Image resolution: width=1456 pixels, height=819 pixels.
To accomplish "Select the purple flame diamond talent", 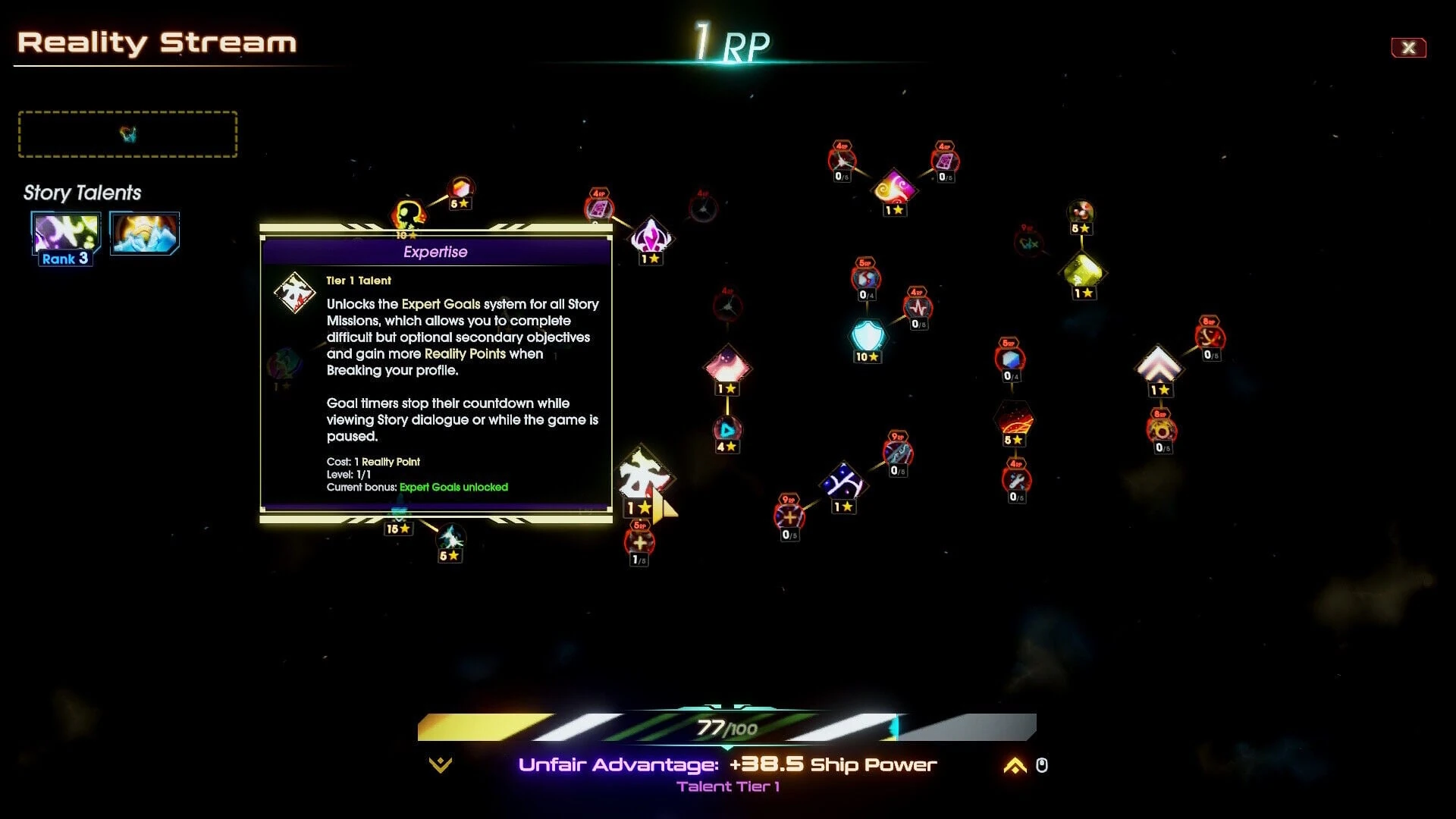I will [651, 237].
